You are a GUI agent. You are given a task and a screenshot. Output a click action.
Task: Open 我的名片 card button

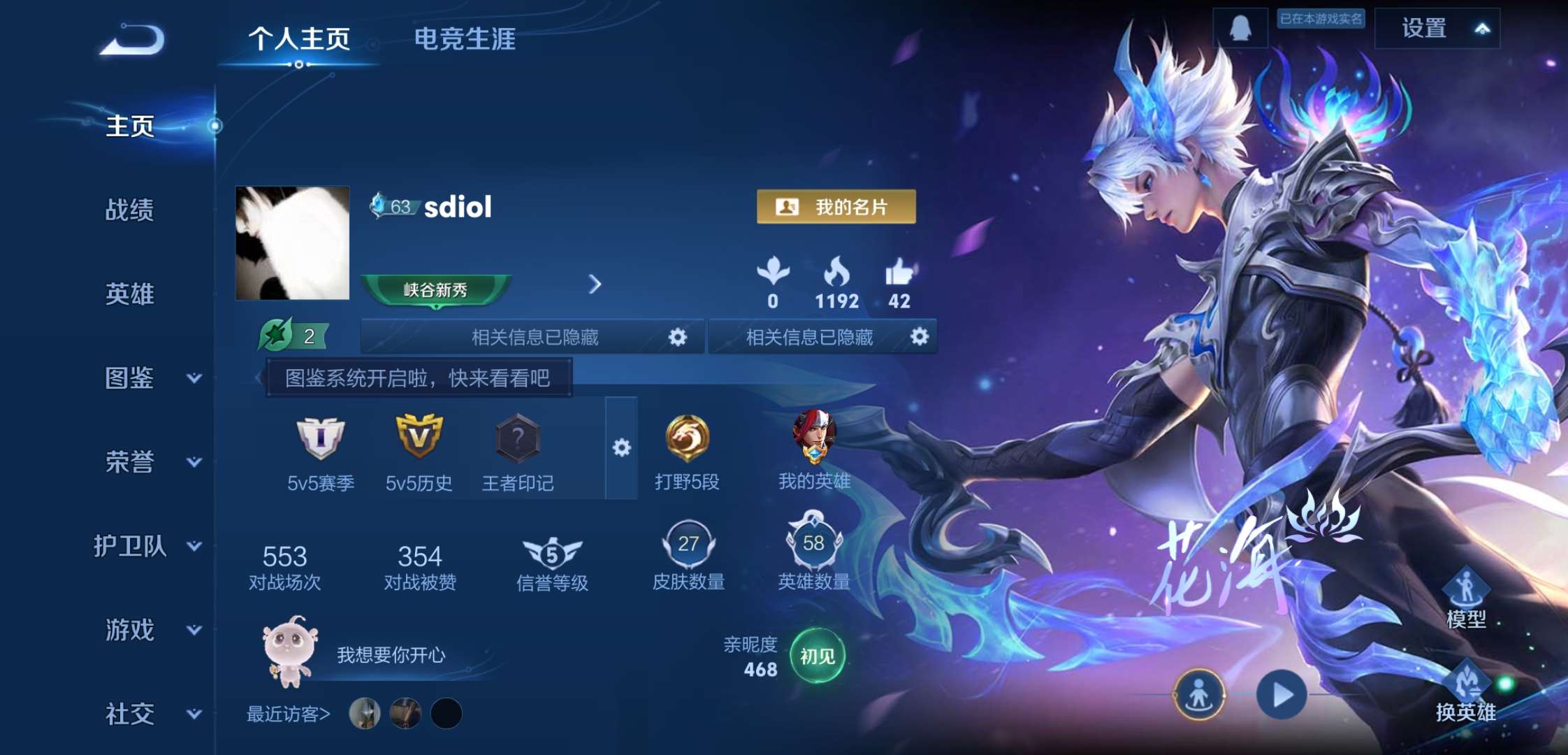tap(836, 207)
